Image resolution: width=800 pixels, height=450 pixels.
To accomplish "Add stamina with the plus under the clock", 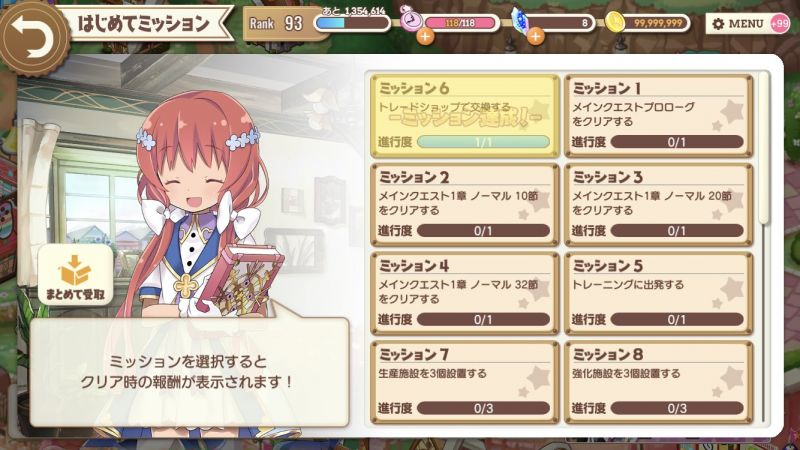I will (x=425, y=37).
